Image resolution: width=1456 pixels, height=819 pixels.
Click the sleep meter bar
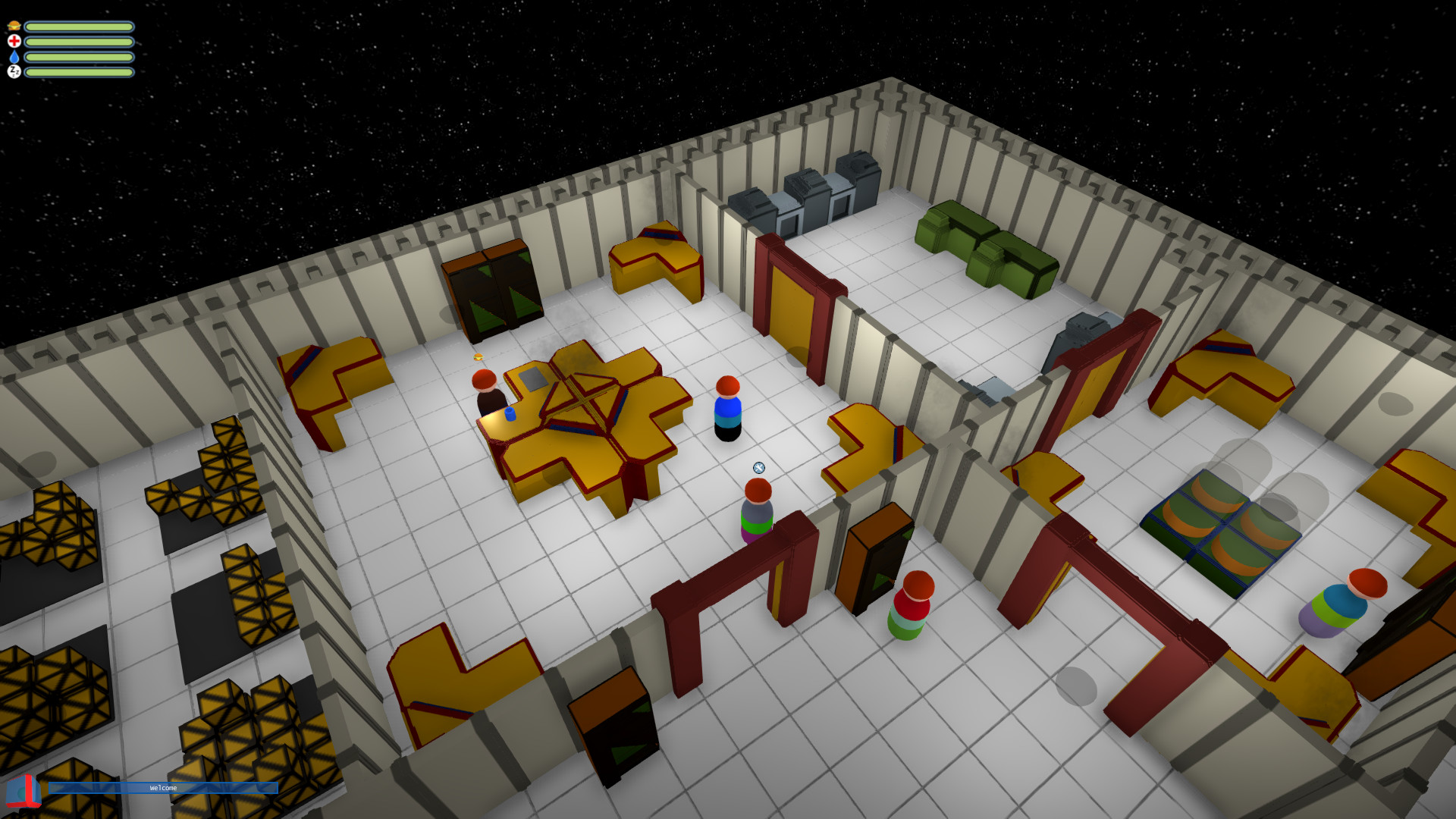click(79, 73)
